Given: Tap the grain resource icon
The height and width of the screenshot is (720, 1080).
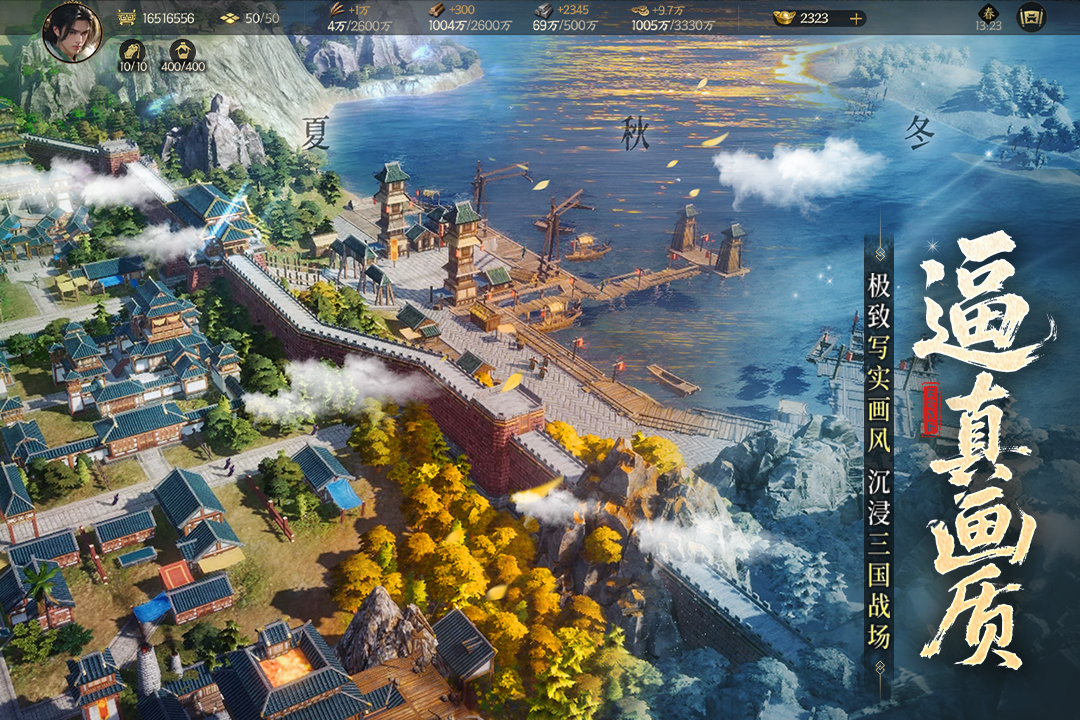Looking at the screenshot, I should pos(338,10).
